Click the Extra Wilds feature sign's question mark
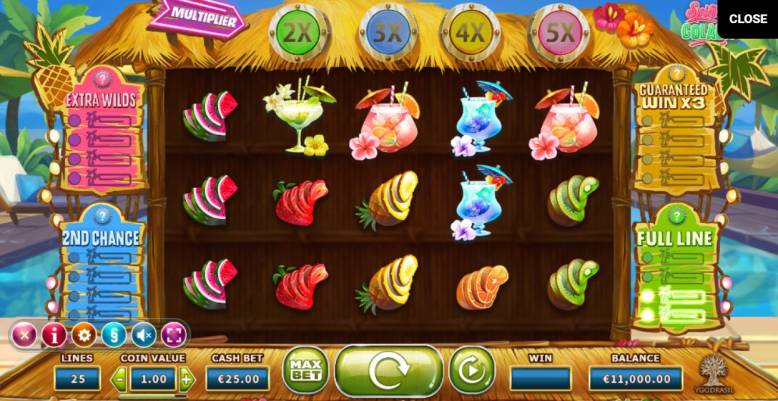778x401 pixels. pyautogui.click(x=101, y=76)
